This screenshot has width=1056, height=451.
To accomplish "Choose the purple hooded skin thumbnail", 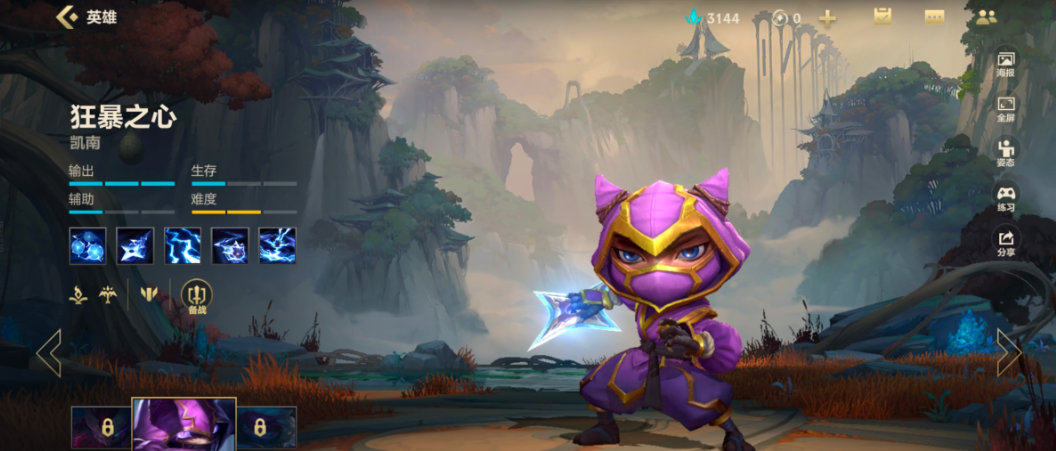I will point(184,425).
